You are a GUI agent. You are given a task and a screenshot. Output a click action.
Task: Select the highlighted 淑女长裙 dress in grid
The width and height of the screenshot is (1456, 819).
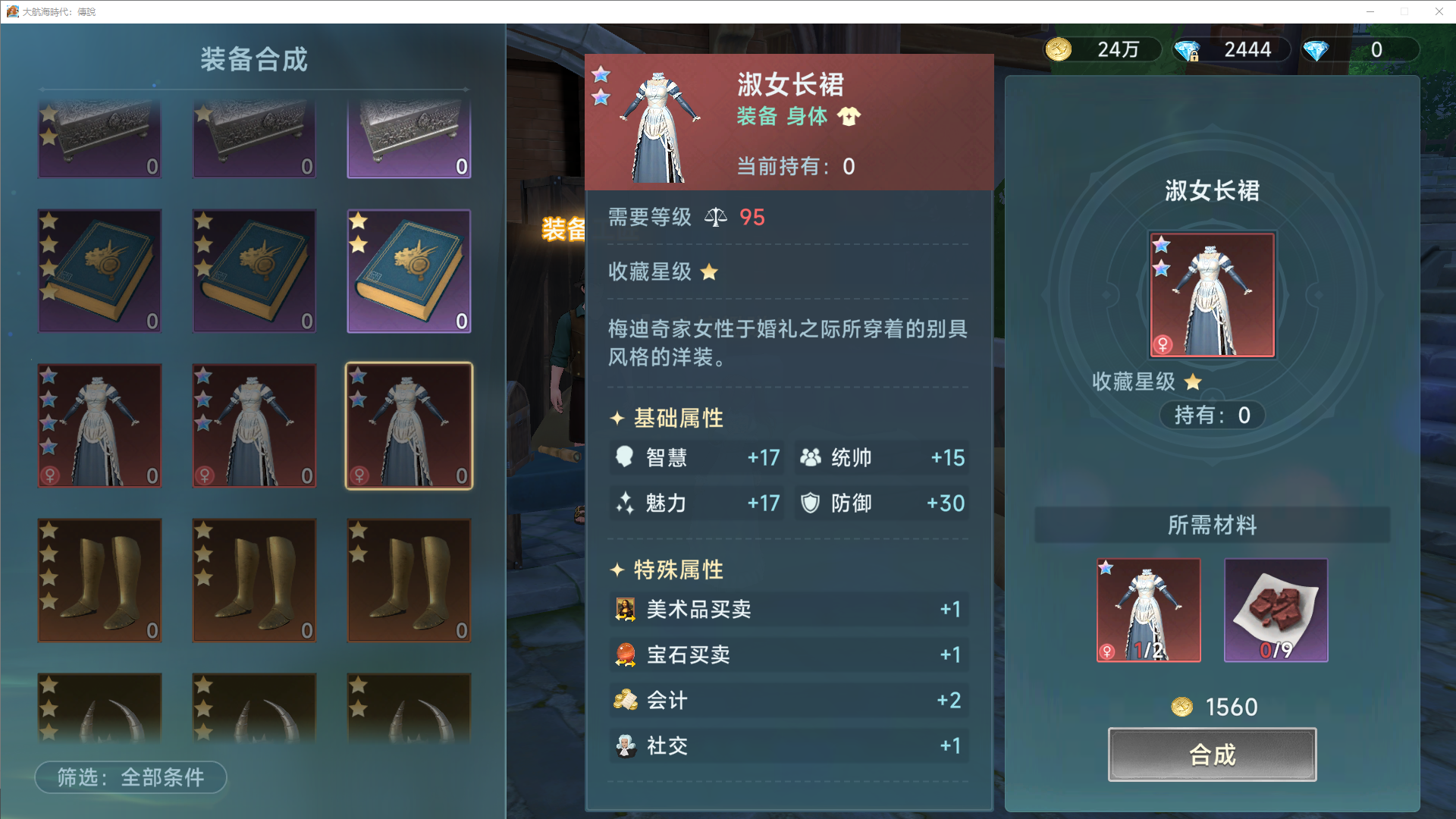pyautogui.click(x=409, y=426)
